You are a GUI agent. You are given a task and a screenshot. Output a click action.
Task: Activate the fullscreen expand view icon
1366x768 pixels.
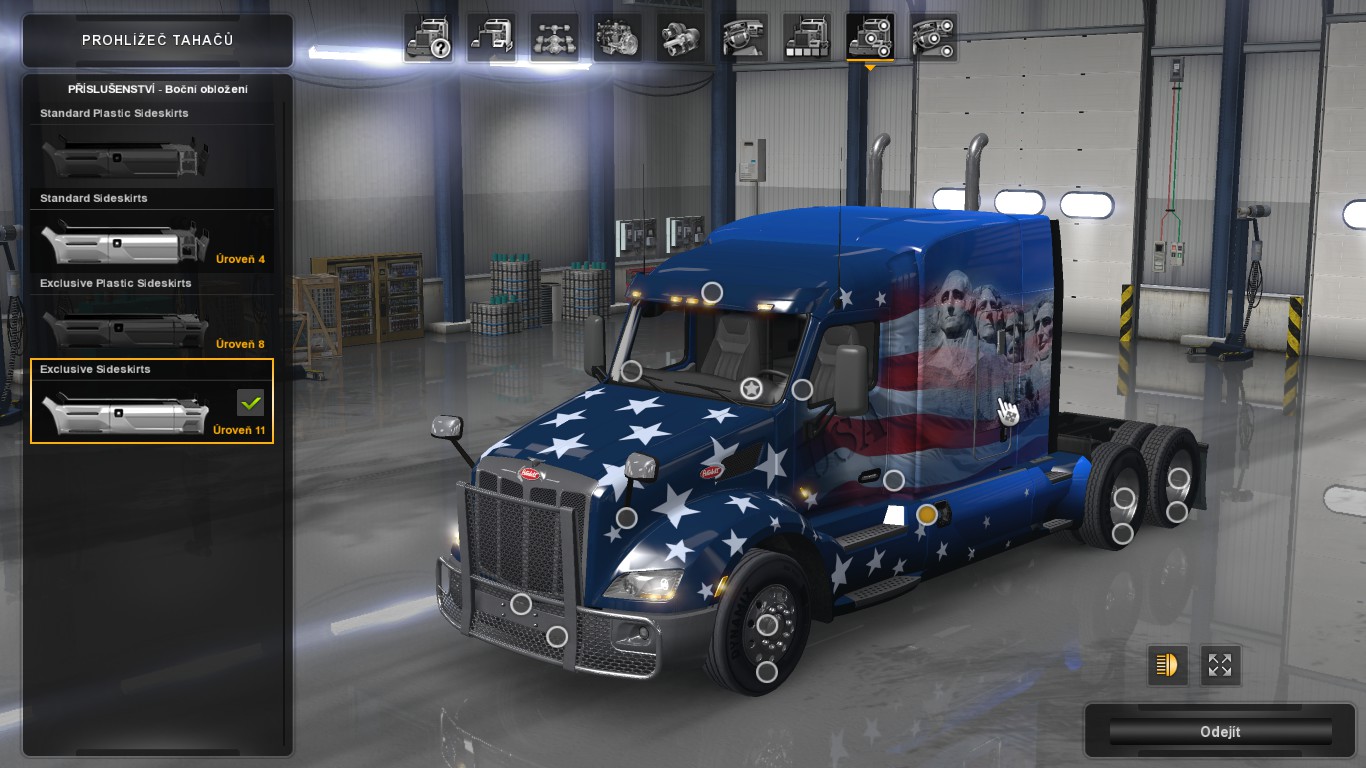tap(1220, 665)
